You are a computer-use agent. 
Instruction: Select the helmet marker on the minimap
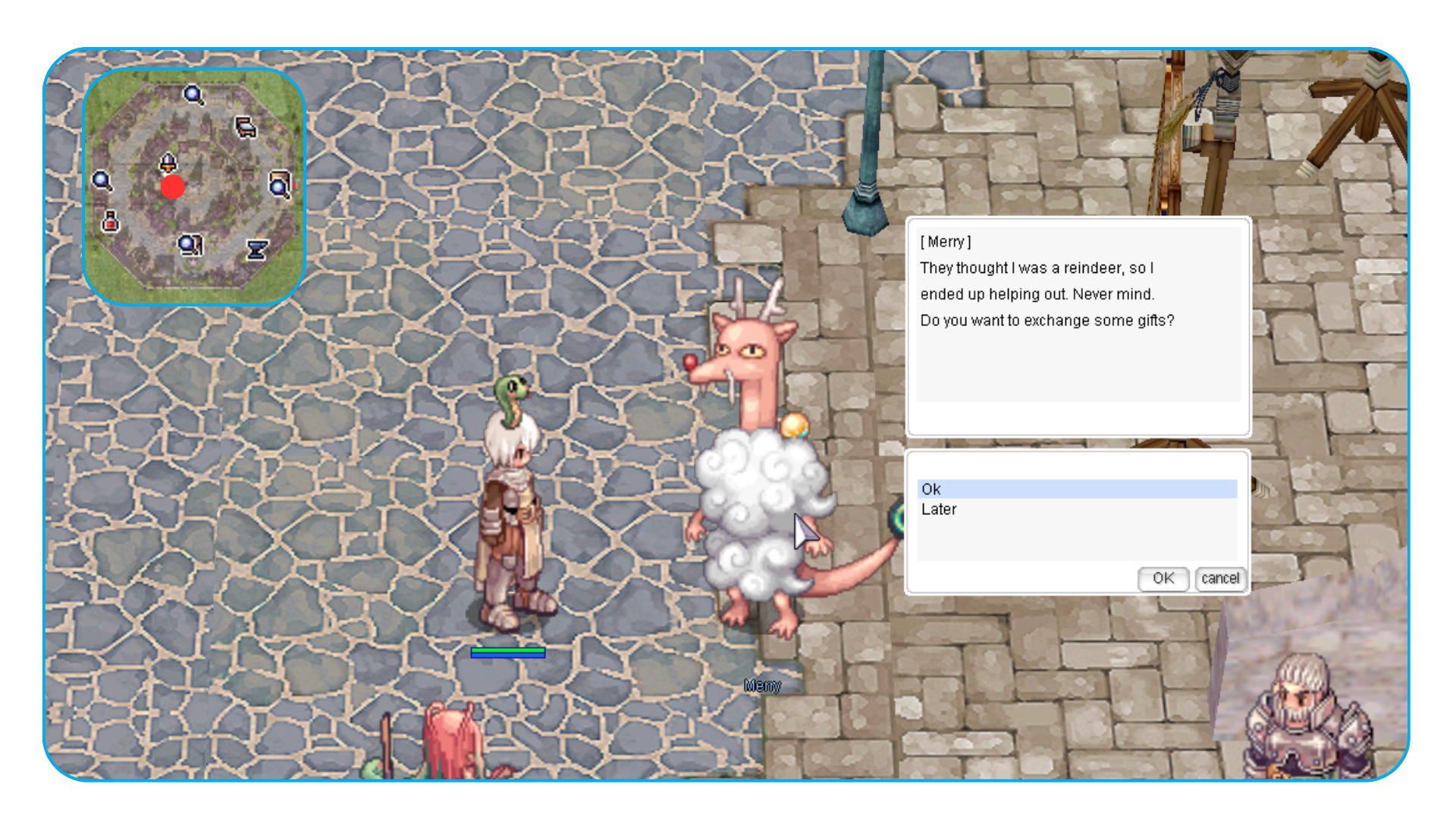pos(168,162)
